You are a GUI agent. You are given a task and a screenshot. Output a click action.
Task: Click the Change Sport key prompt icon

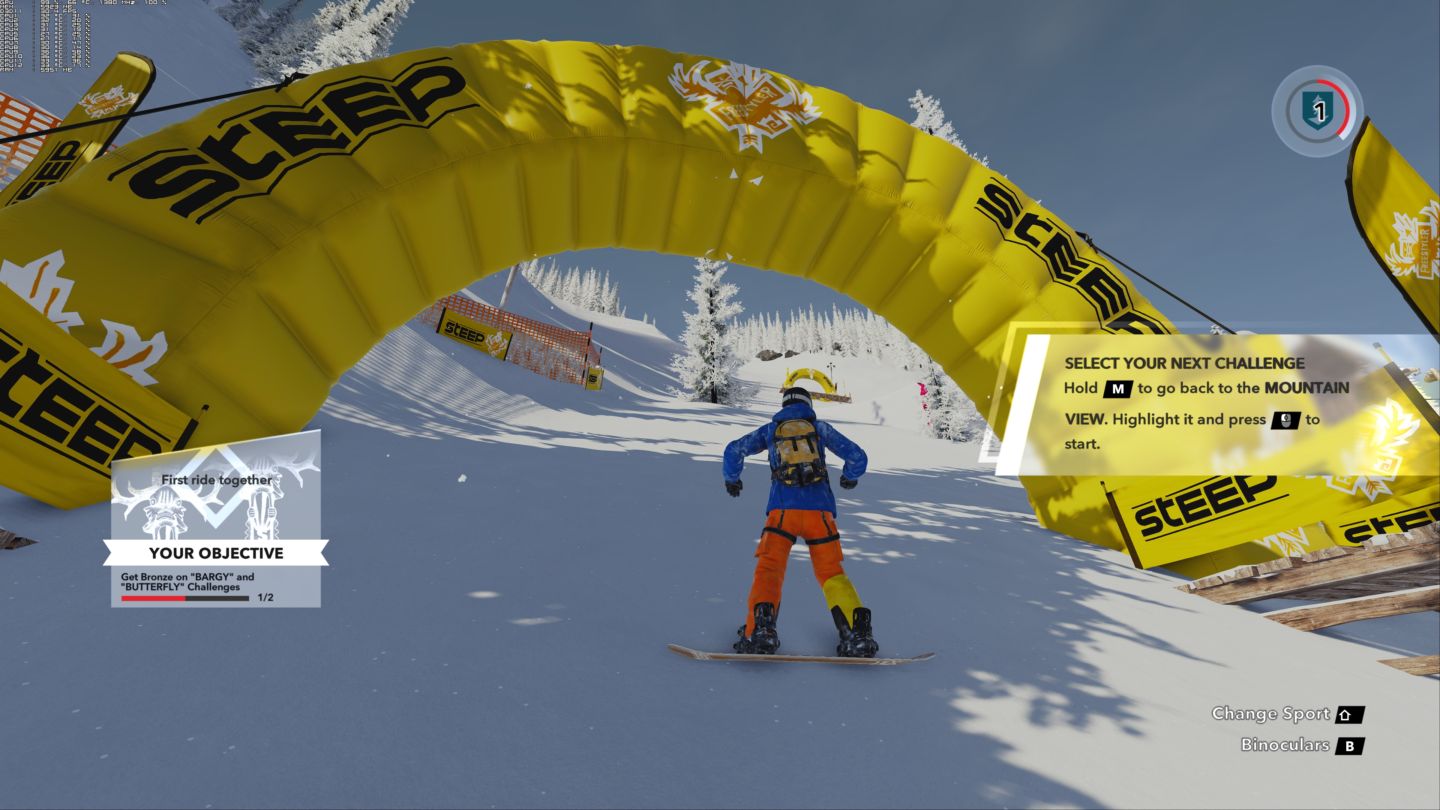tap(1352, 713)
